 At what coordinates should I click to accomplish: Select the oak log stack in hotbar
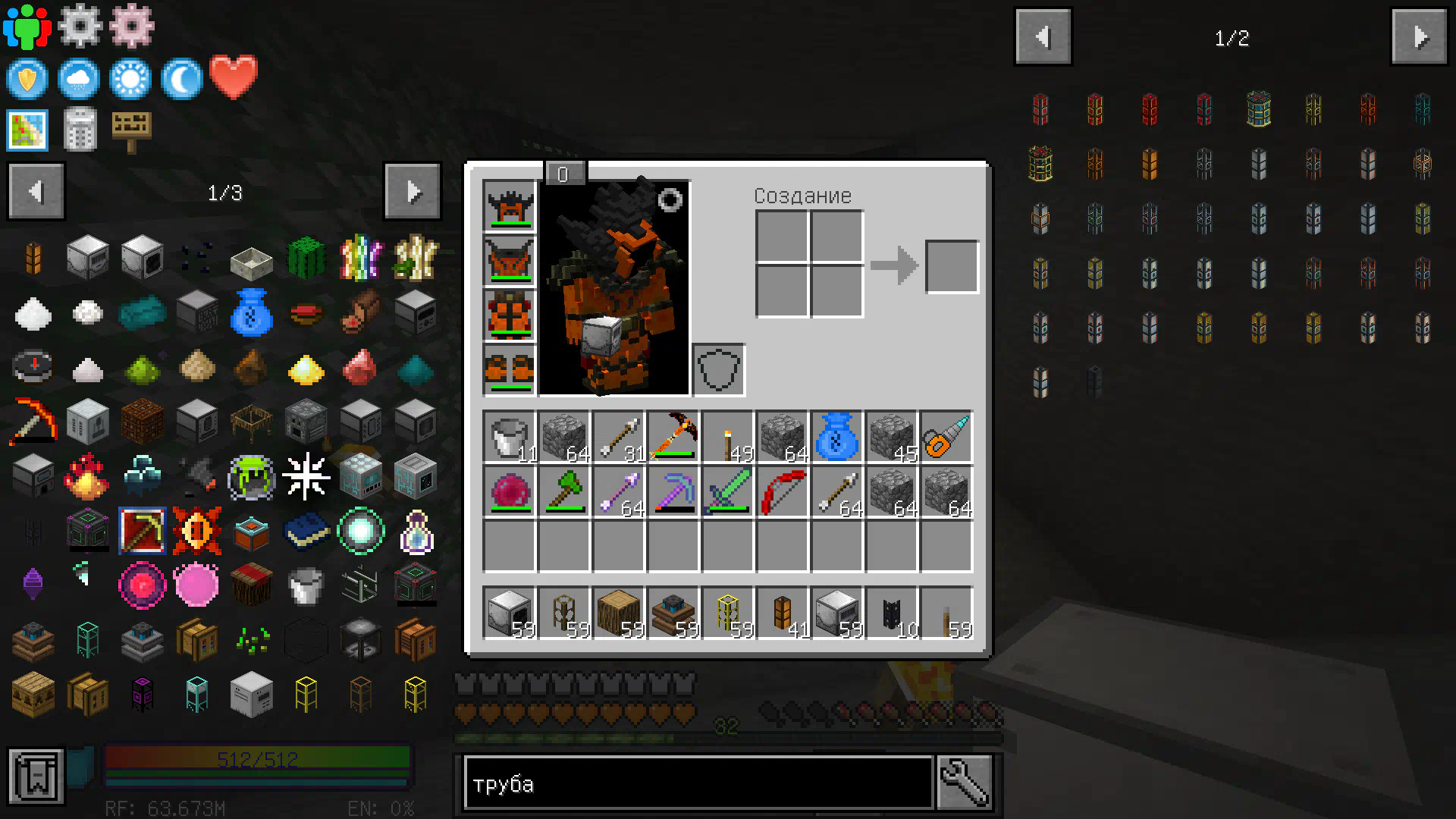(618, 613)
